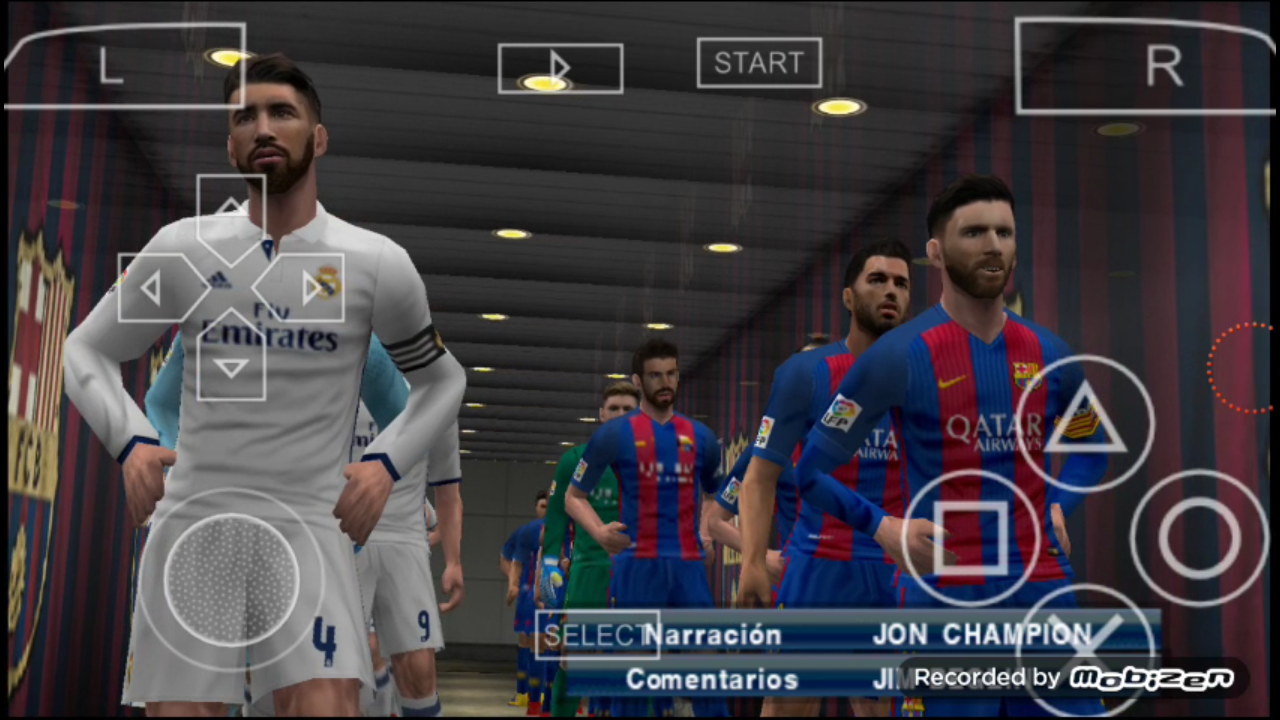The height and width of the screenshot is (720, 1280).
Task: Tap the fast-forward play arrow control
Action: 558,67
